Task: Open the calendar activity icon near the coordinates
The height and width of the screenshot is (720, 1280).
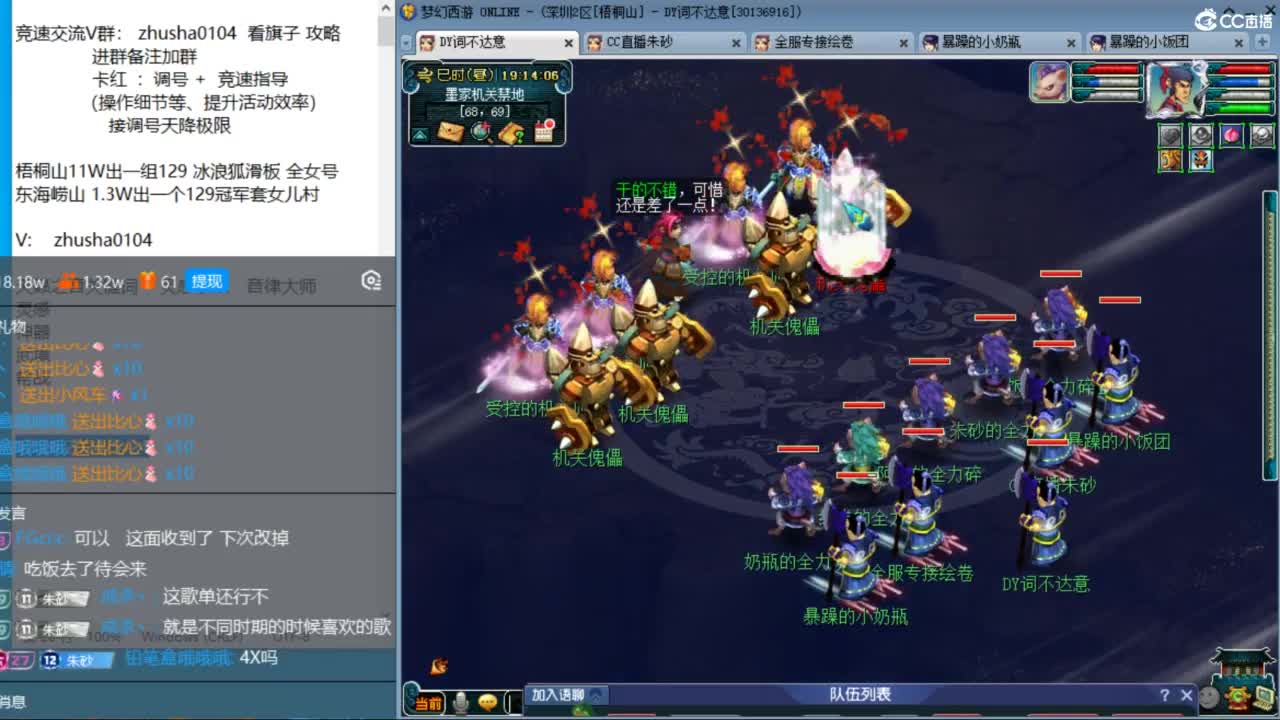Action: coord(543,131)
